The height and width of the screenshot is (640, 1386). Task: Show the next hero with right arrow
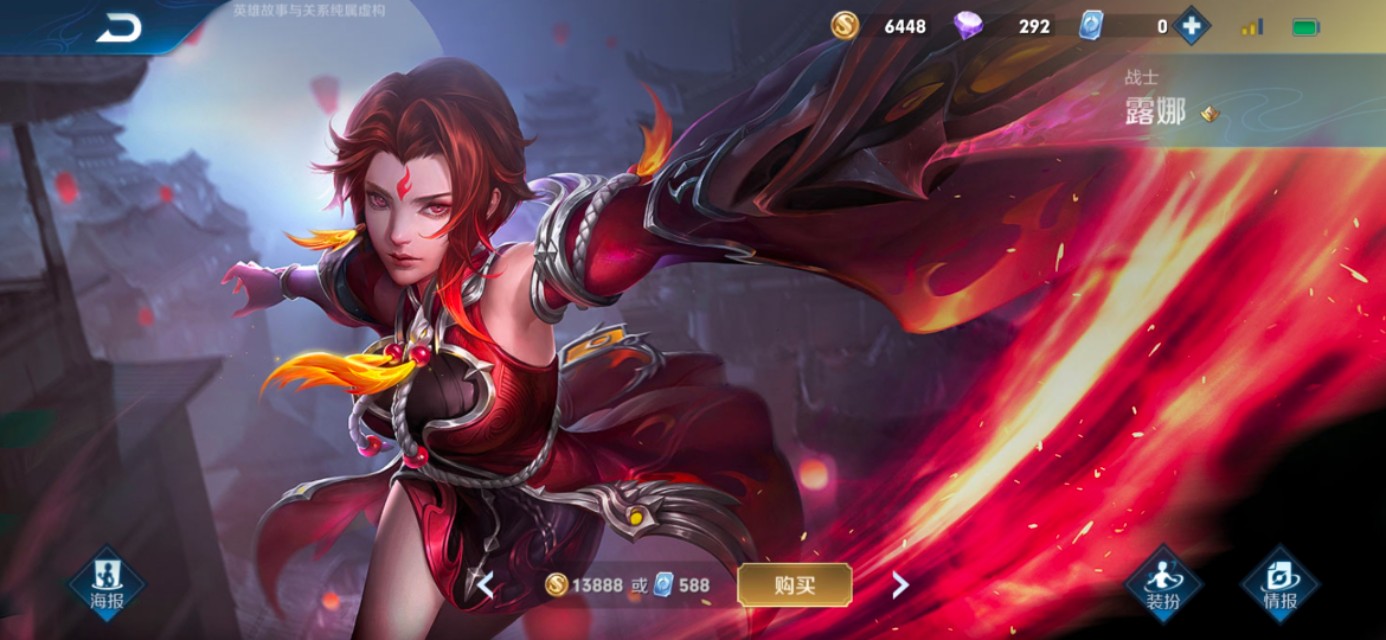pyautogui.click(x=900, y=585)
